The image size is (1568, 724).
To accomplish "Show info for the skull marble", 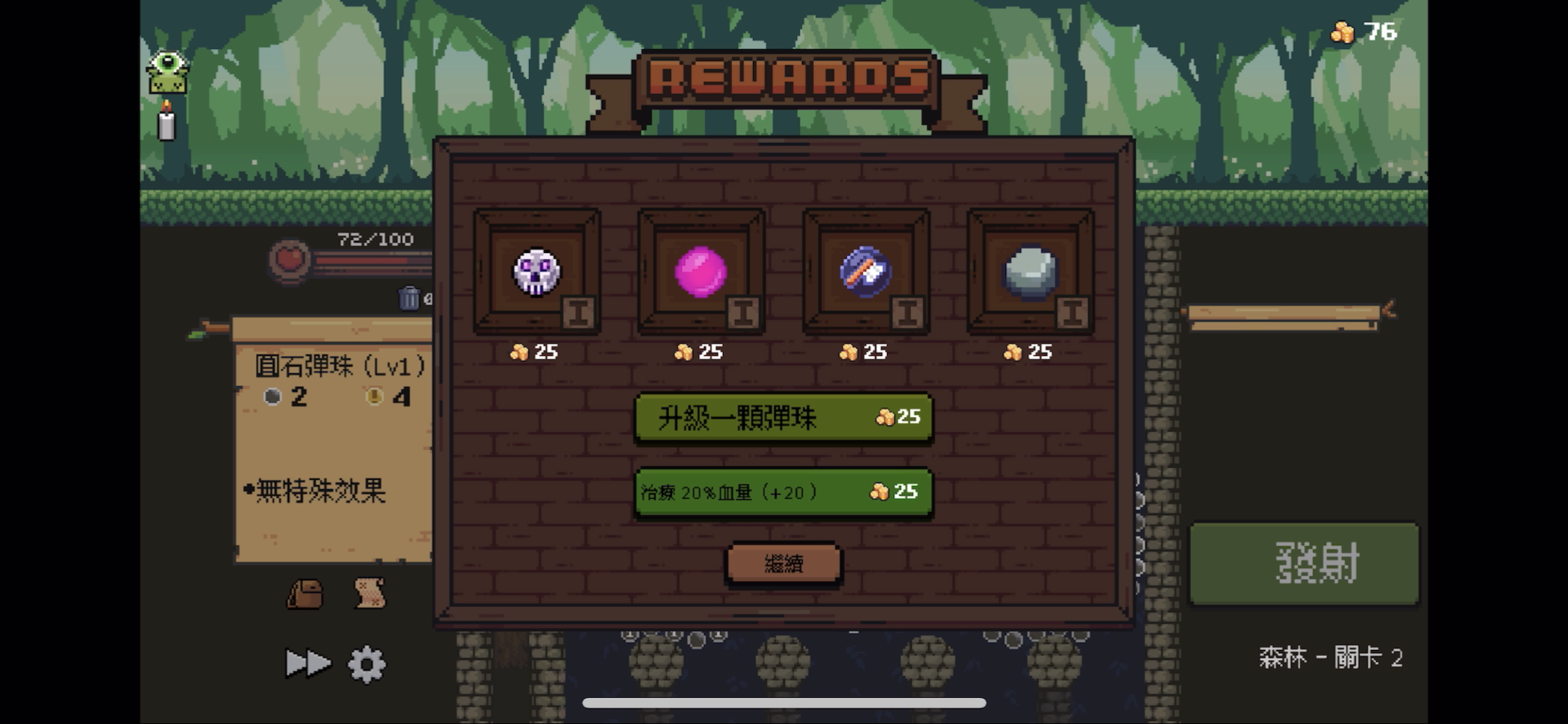I will [579, 313].
